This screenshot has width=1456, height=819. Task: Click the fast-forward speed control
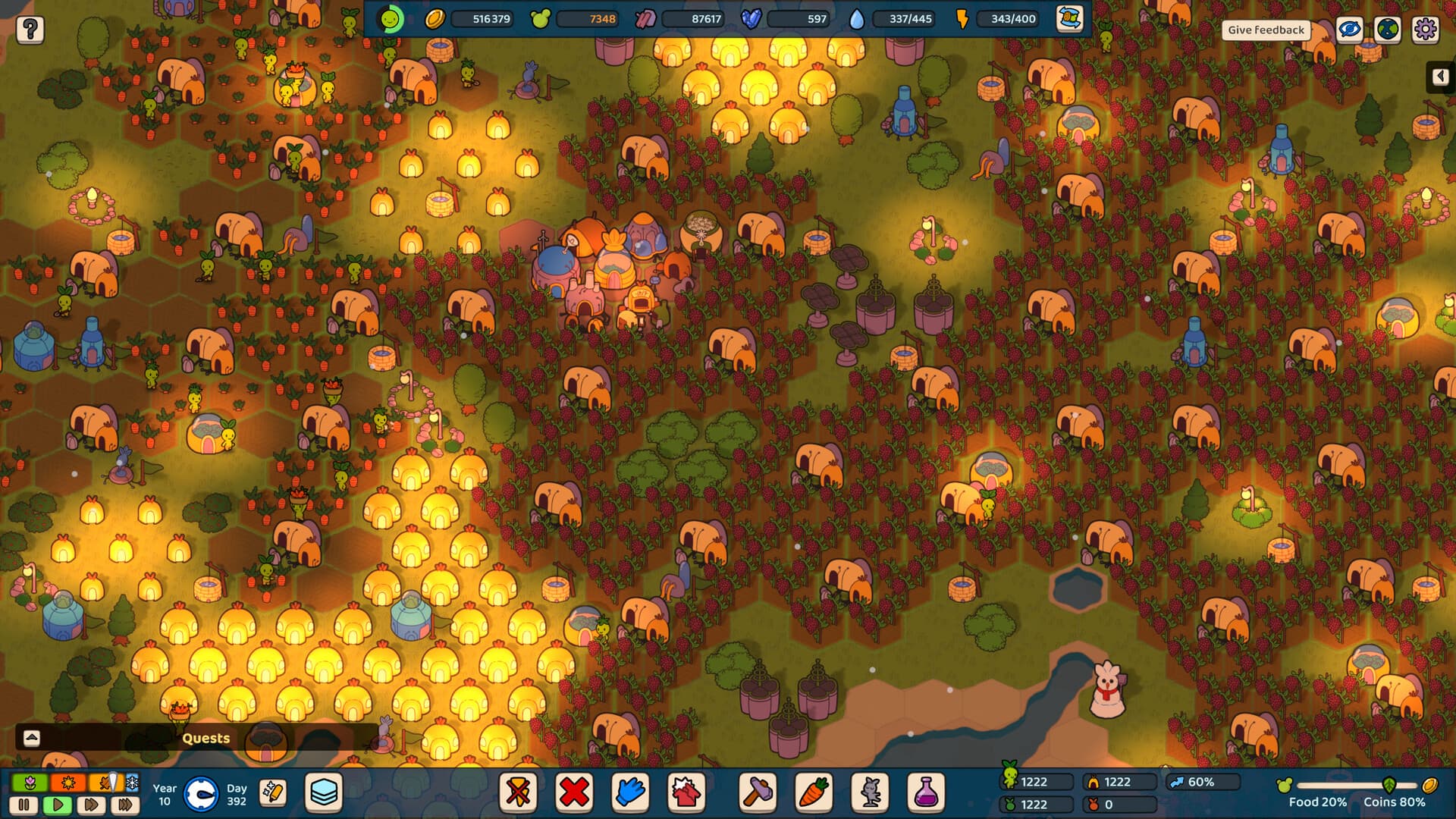(91, 805)
